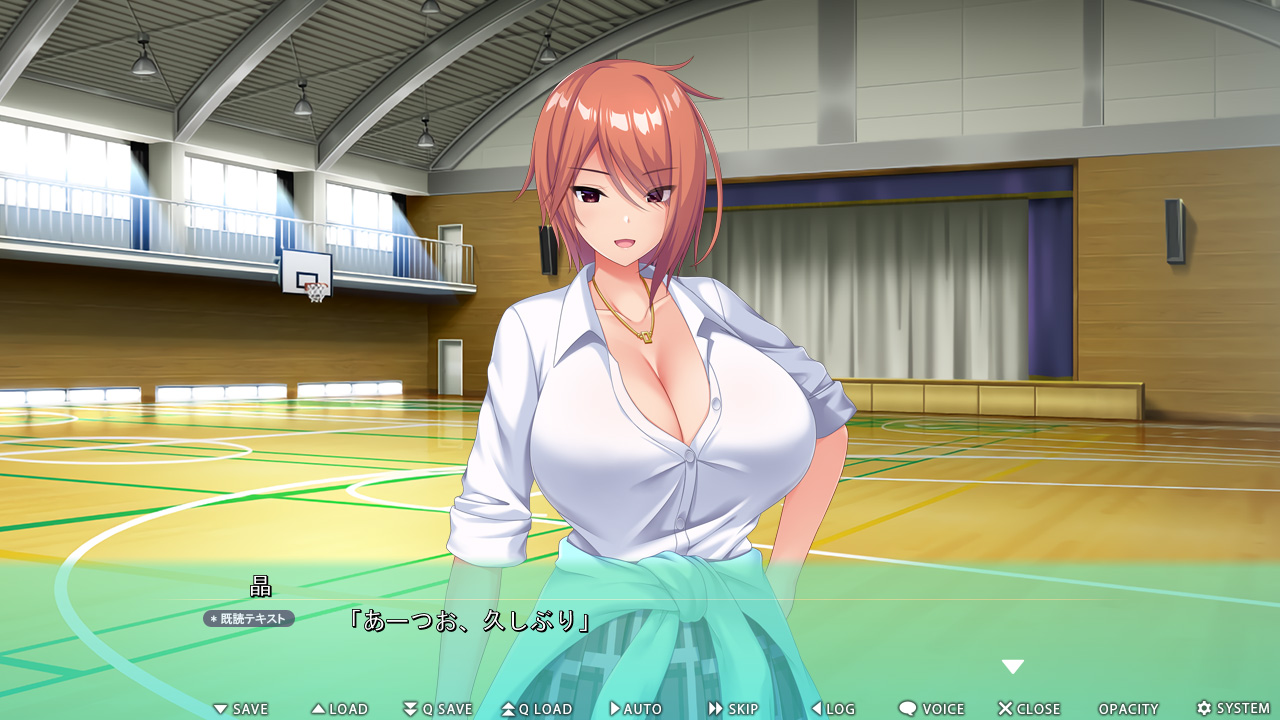Advance dialogue using the white arrow indicator
Viewport: 1280px width, 720px height.
(1013, 667)
